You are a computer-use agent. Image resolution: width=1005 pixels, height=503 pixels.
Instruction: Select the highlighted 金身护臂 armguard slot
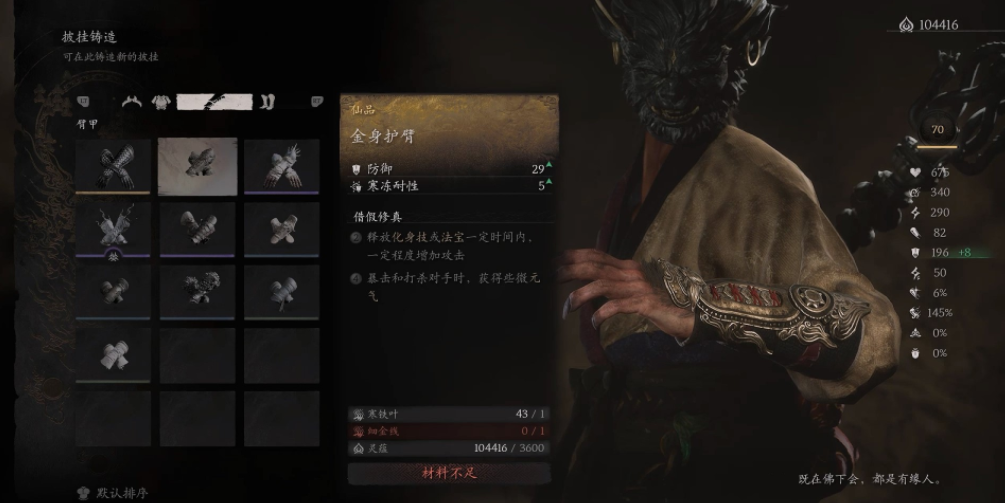pyautogui.click(x=198, y=165)
